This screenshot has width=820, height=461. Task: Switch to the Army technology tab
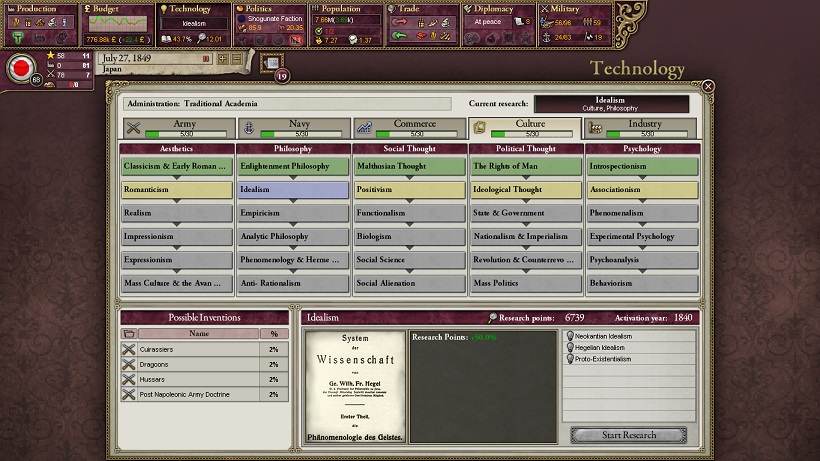point(177,129)
